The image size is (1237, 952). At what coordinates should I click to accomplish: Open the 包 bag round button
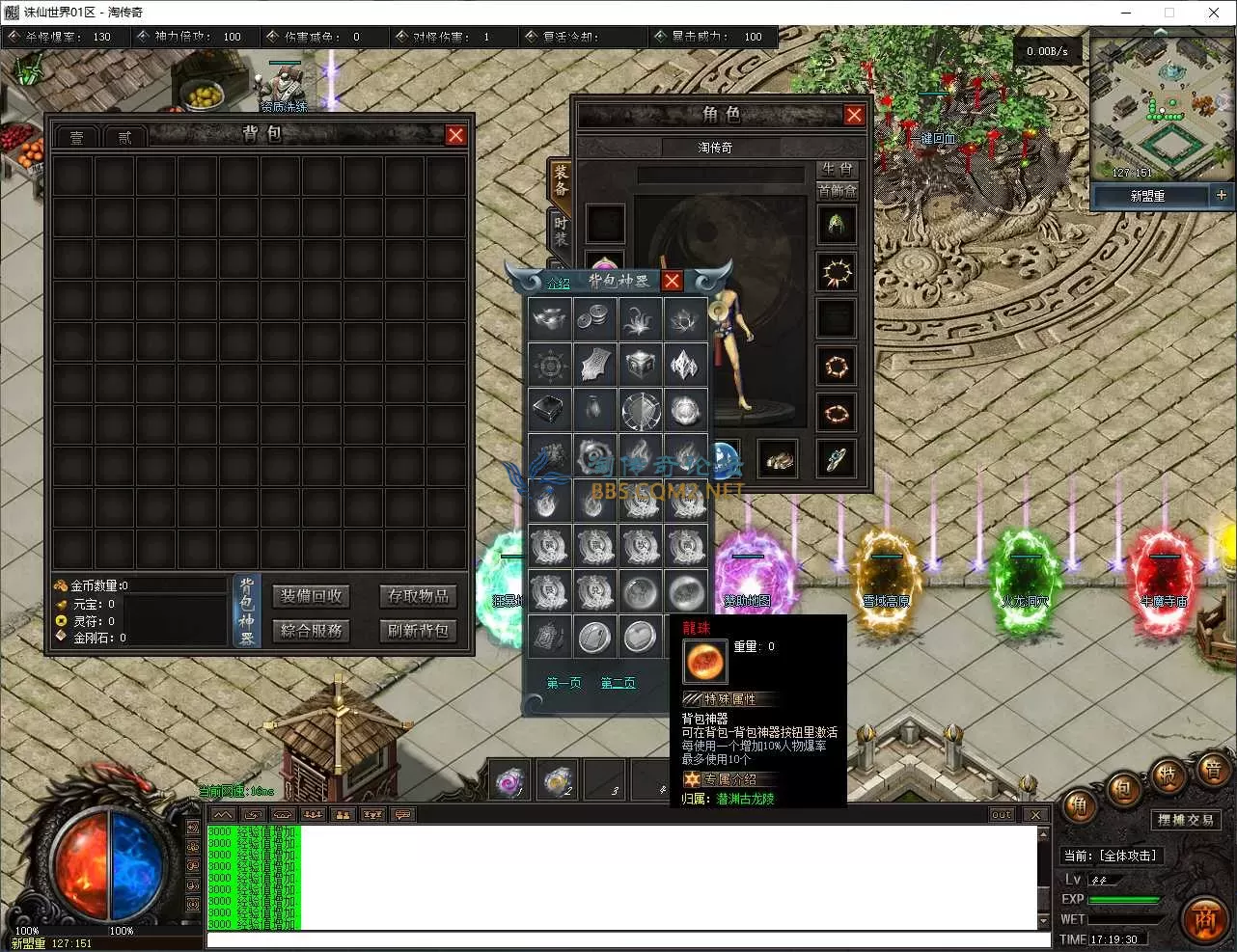click(x=1123, y=789)
